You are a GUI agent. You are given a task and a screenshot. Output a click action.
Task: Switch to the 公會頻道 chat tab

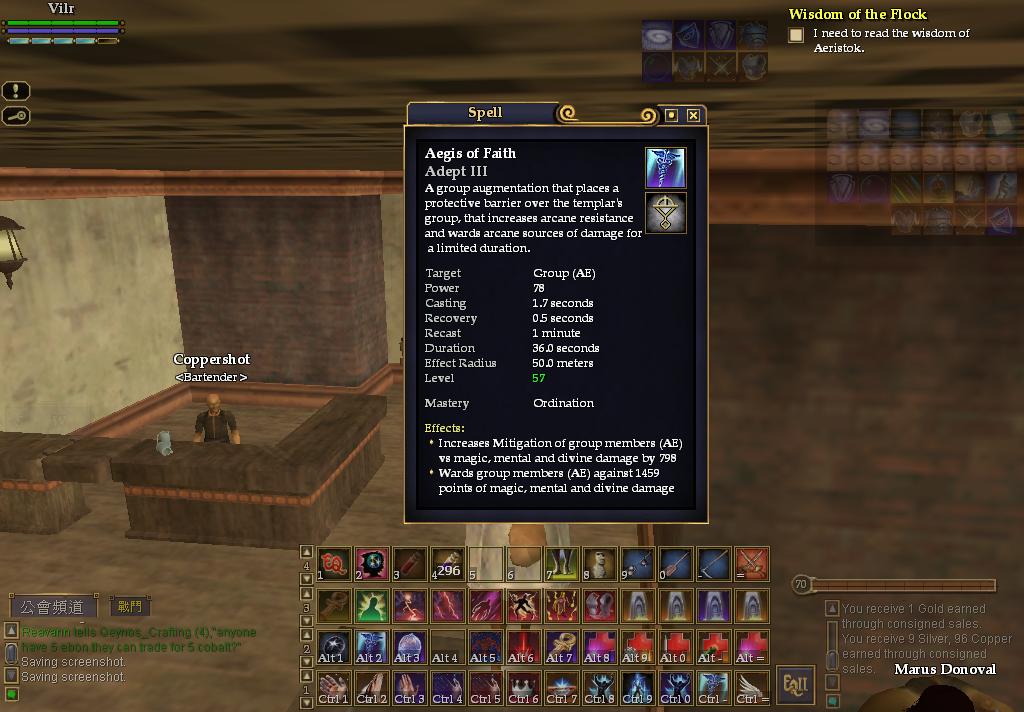(54, 607)
